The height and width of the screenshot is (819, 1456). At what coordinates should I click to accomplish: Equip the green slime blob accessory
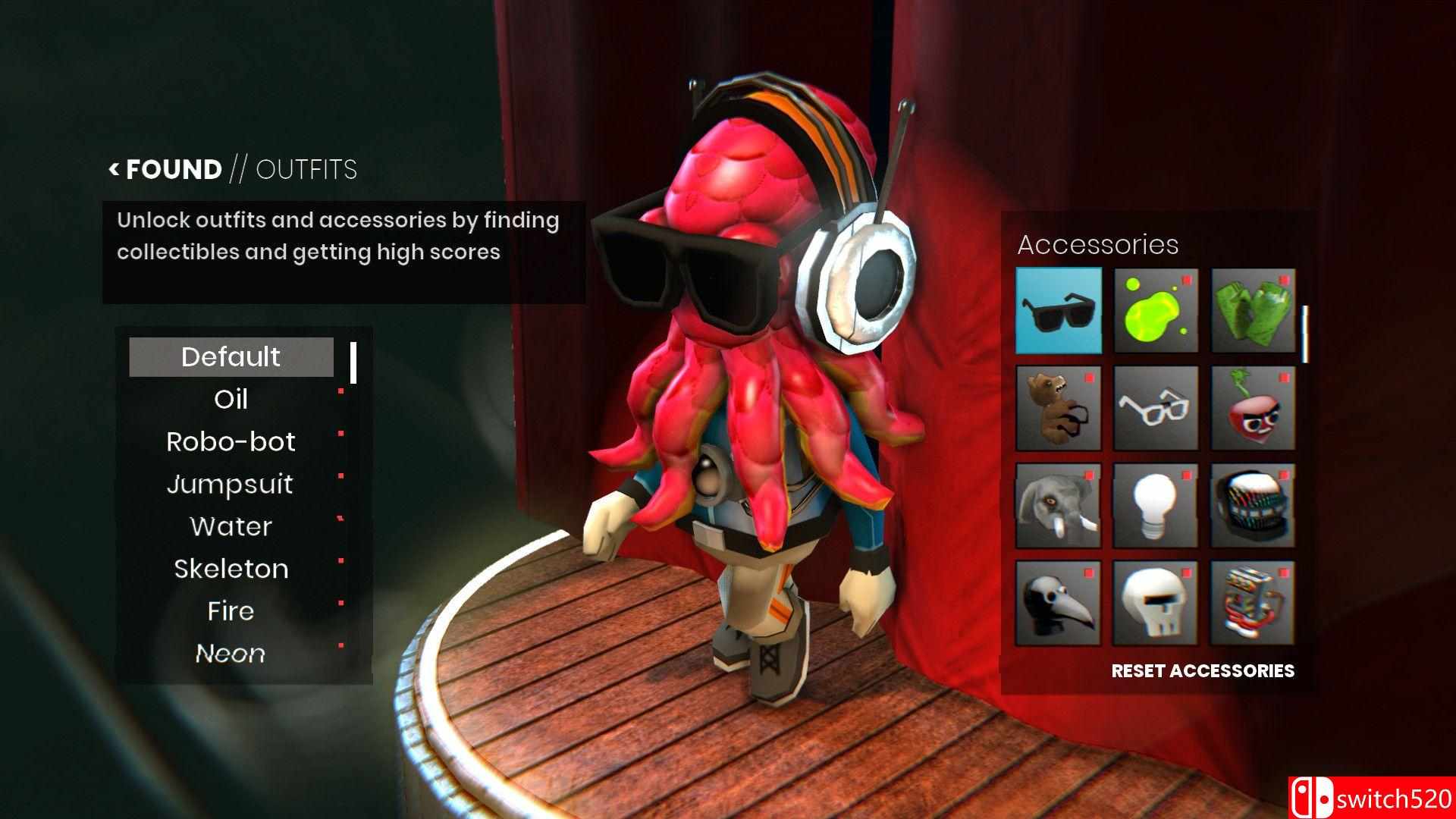coord(1156,310)
